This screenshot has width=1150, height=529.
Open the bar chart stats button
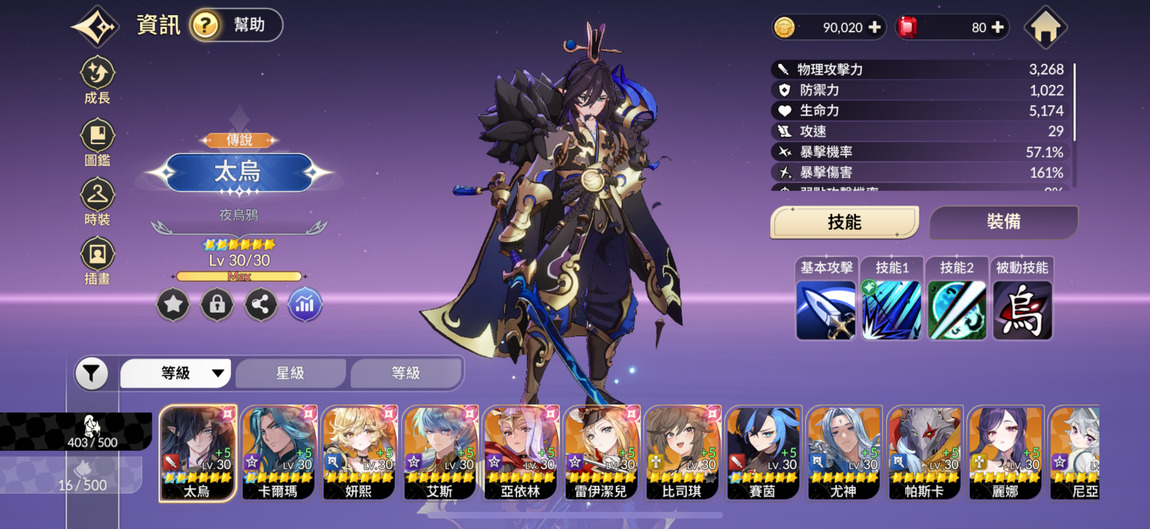[x=305, y=305]
